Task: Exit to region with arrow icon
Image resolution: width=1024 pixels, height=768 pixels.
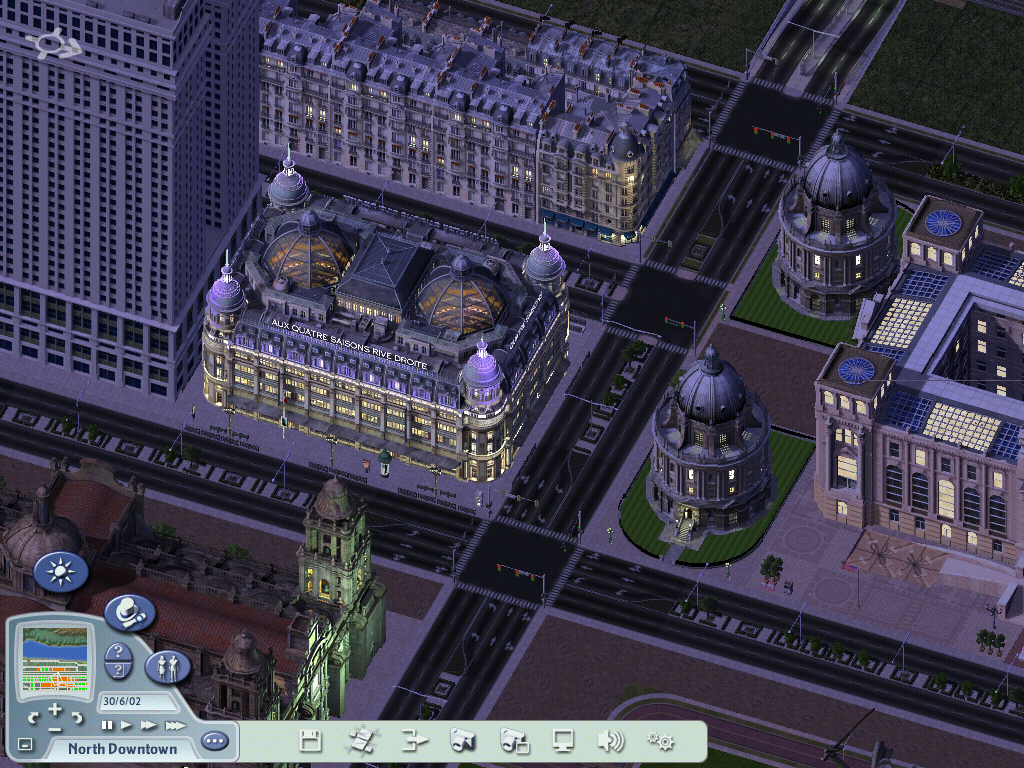Action: click(414, 741)
